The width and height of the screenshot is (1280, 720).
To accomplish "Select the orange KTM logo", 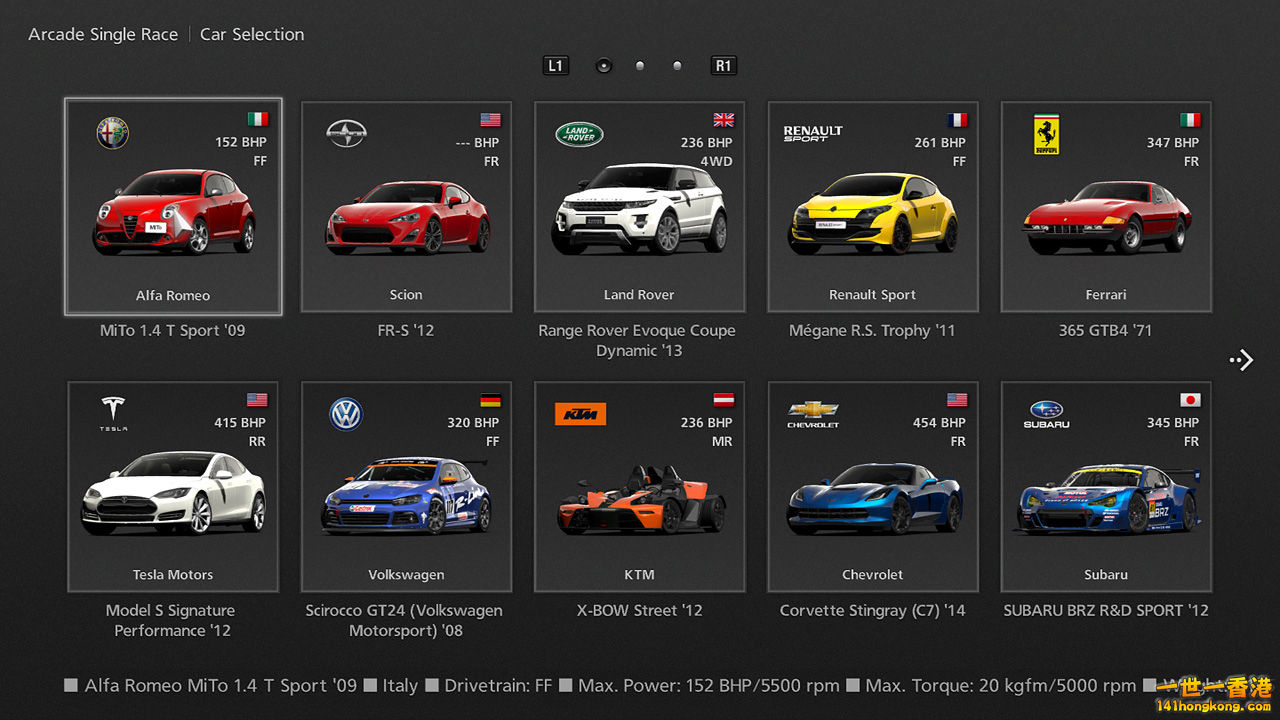I will [580, 413].
